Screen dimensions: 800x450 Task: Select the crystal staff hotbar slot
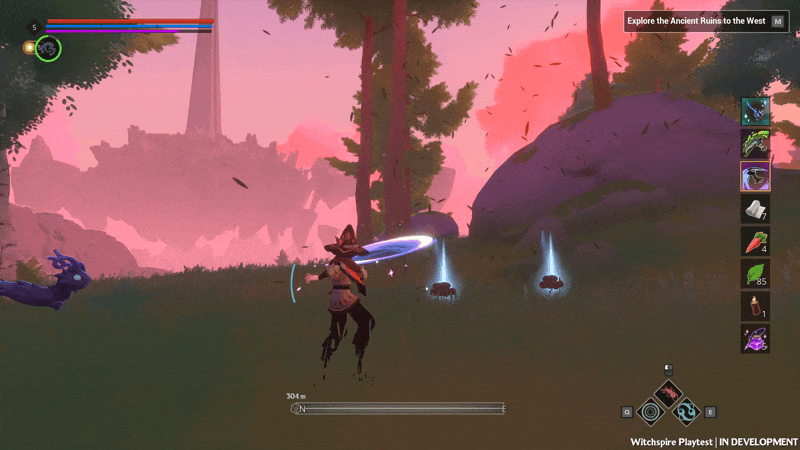[754, 111]
